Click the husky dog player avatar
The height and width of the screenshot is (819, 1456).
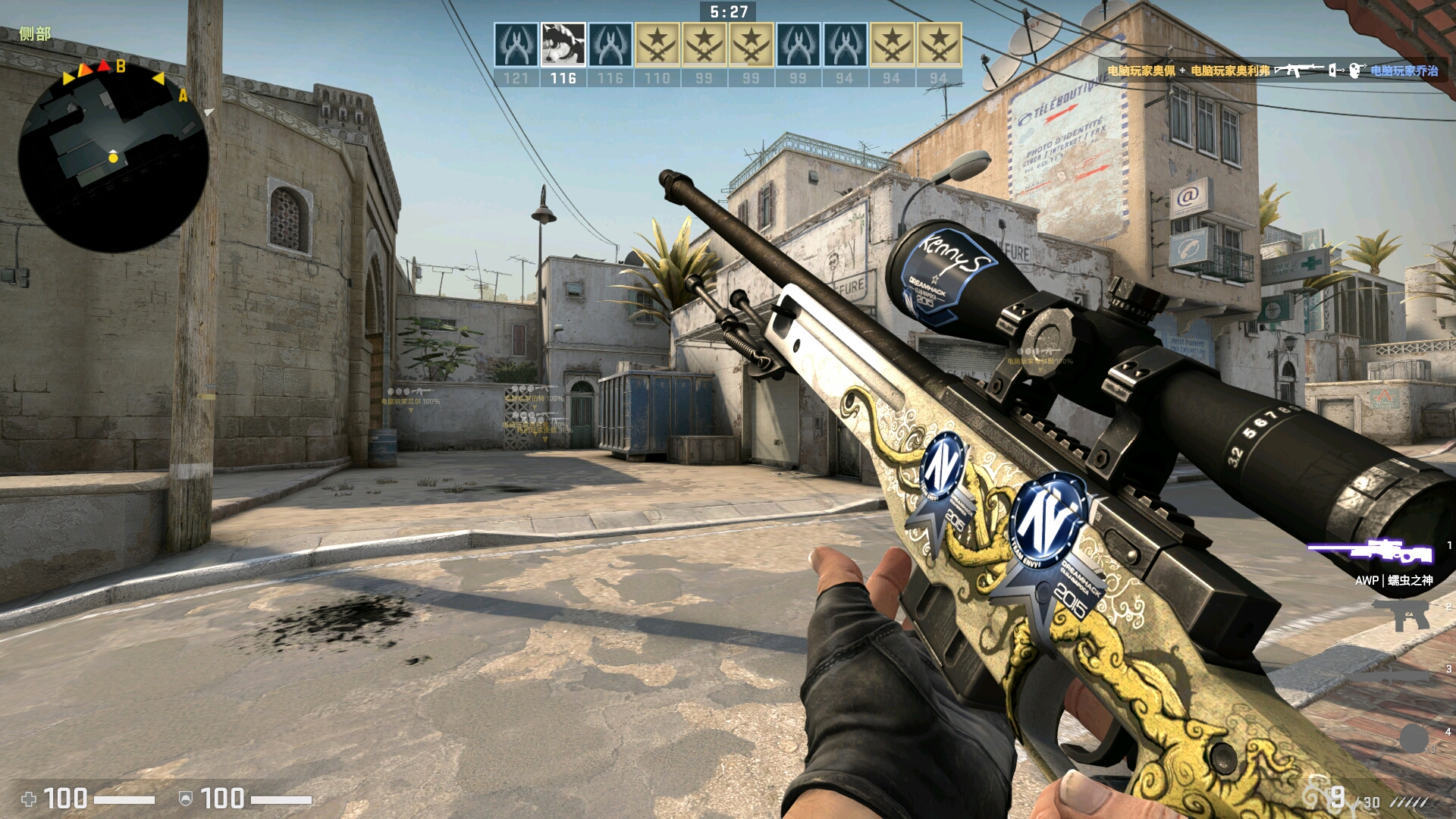pyautogui.click(x=562, y=44)
